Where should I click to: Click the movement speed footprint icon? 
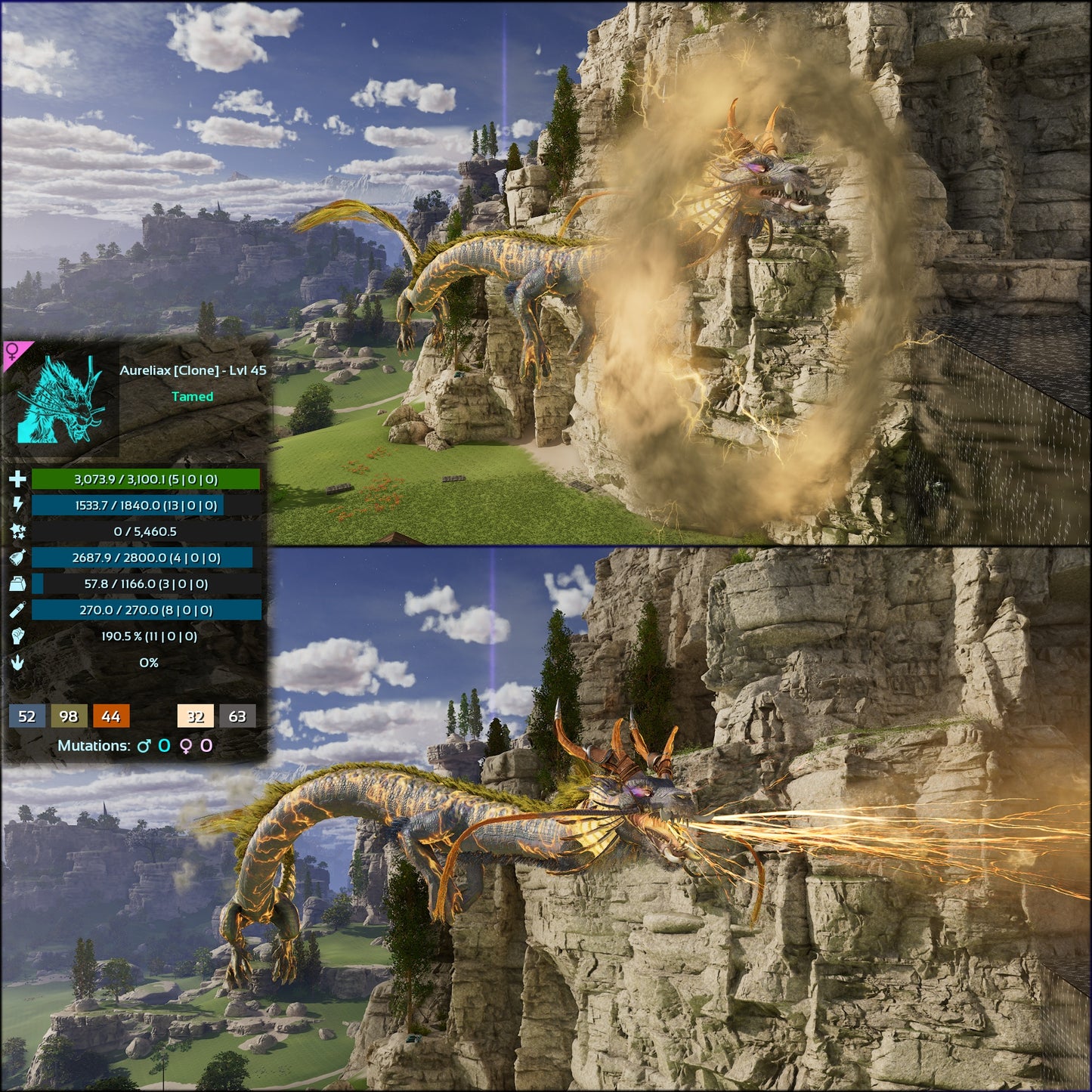pyautogui.click(x=18, y=663)
